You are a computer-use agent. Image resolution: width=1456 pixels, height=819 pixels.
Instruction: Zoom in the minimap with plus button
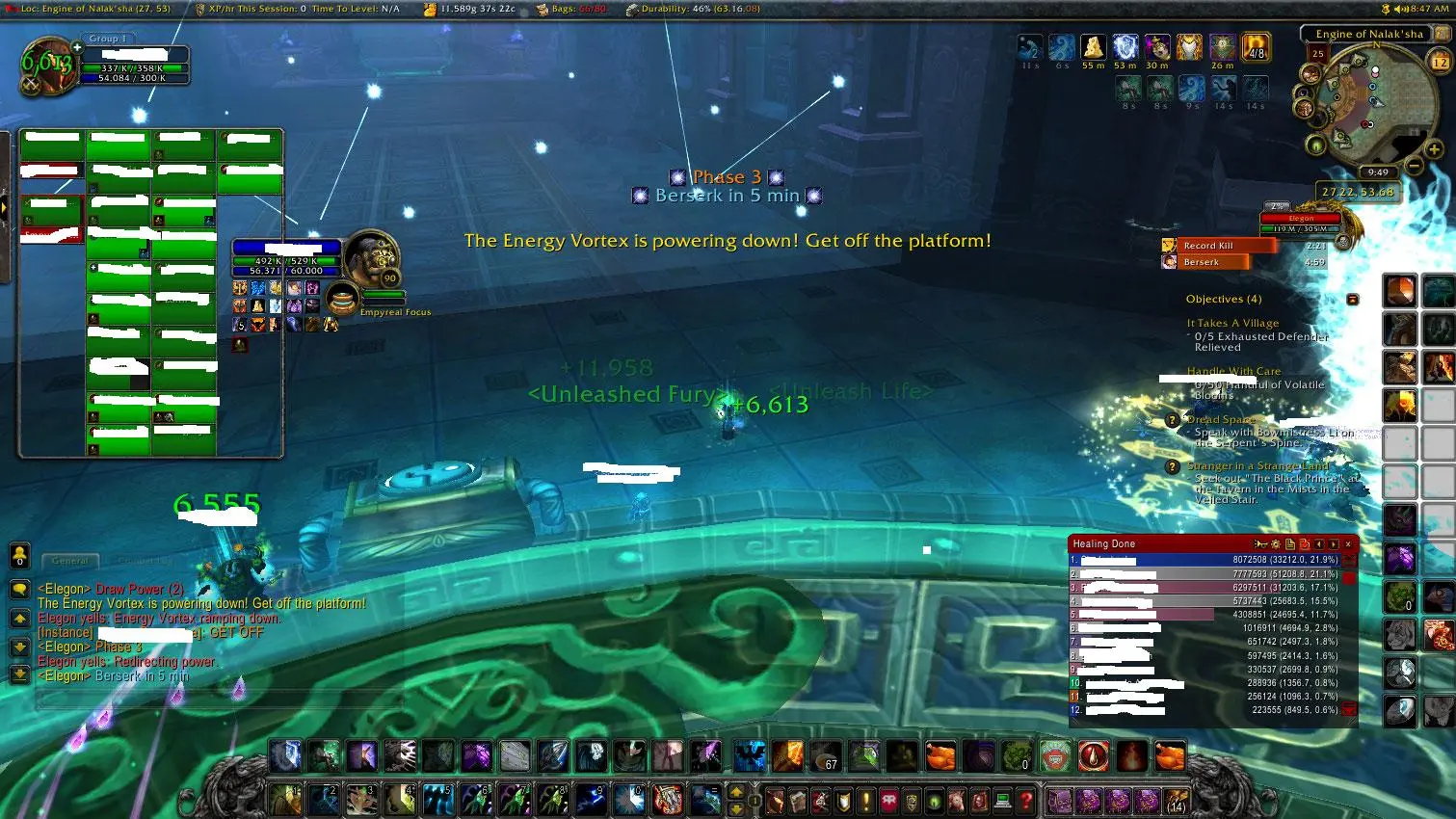click(1434, 148)
